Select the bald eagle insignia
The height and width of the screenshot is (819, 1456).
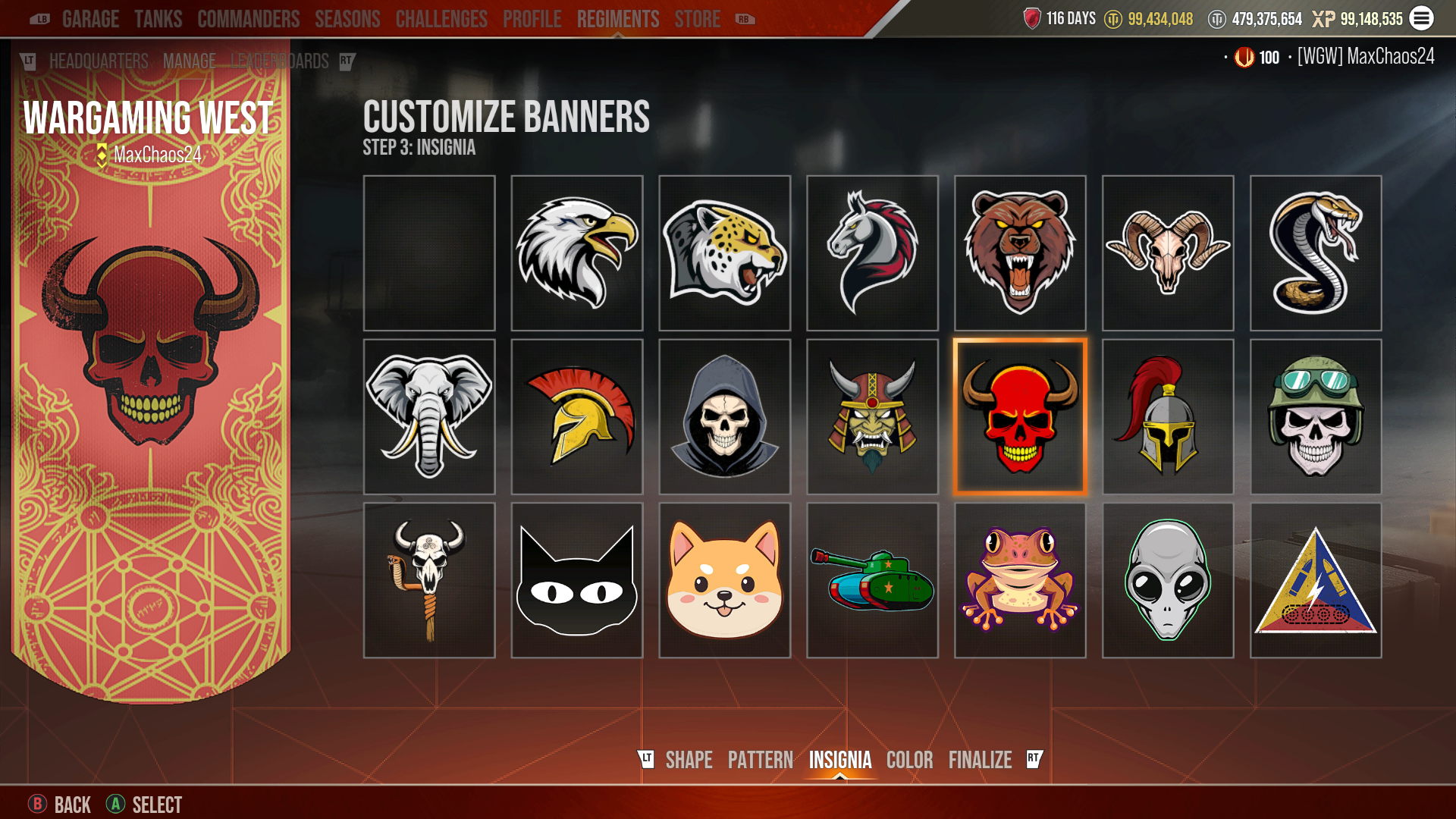click(x=576, y=253)
